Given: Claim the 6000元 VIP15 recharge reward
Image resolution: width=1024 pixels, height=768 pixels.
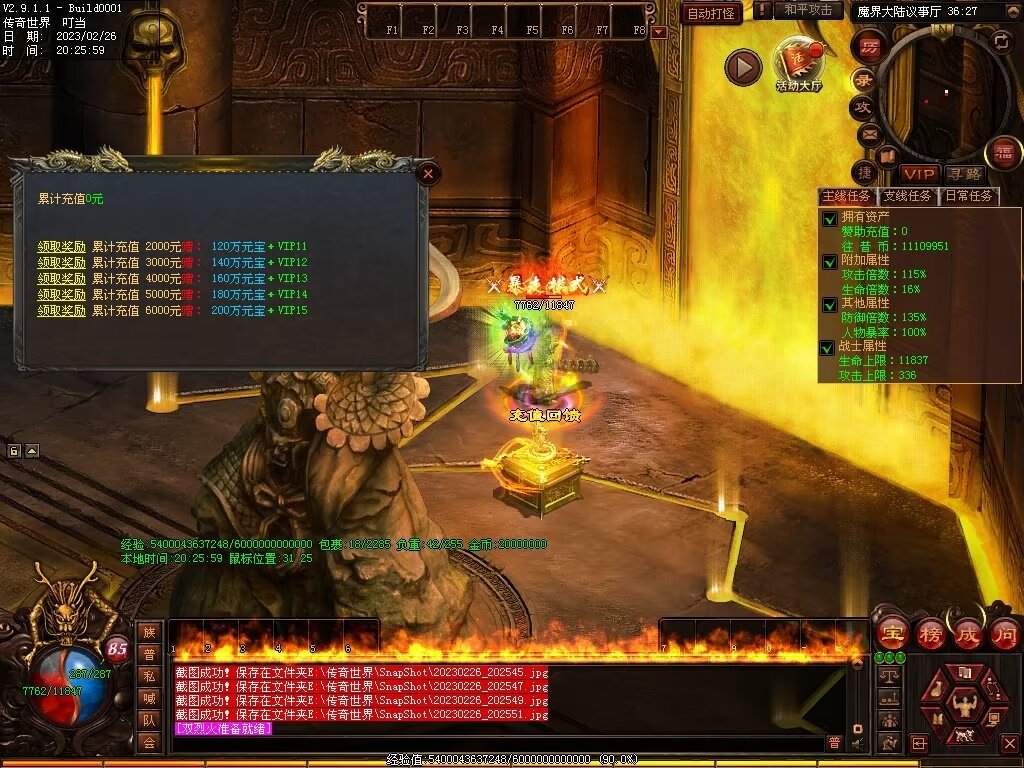Looking at the screenshot, I should 62,311.
